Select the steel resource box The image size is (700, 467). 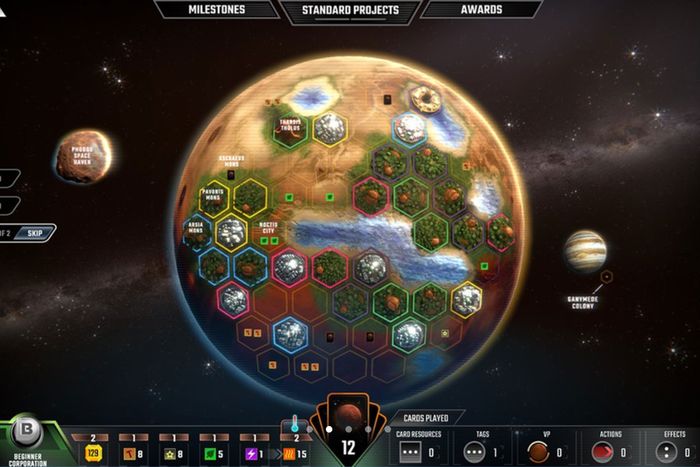pos(135,452)
